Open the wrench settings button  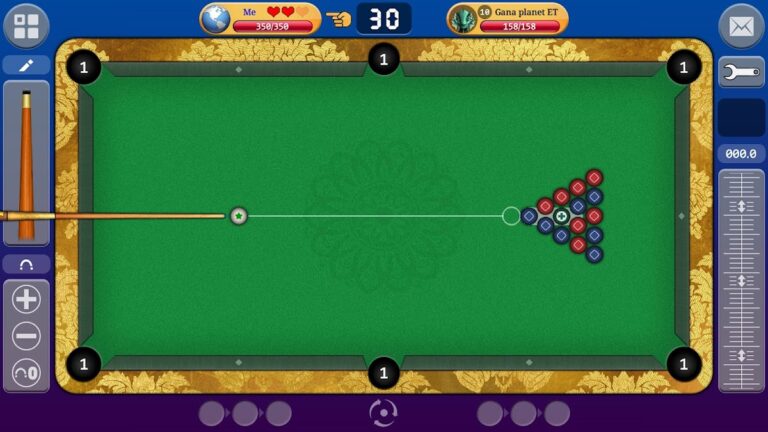coord(741,72)
